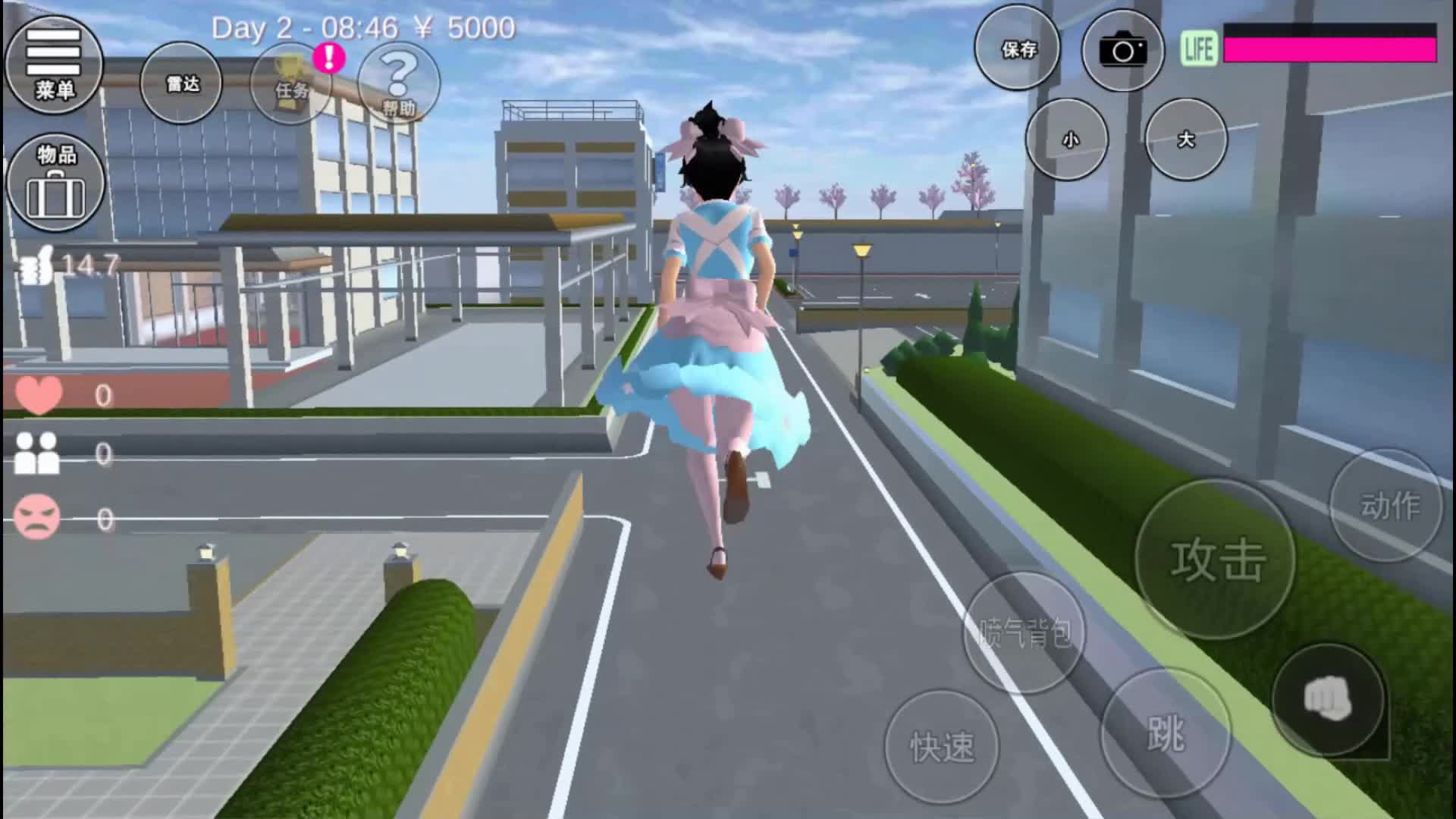
Task: Open the 动作 actions button
Action: [x=1387, y=505]
